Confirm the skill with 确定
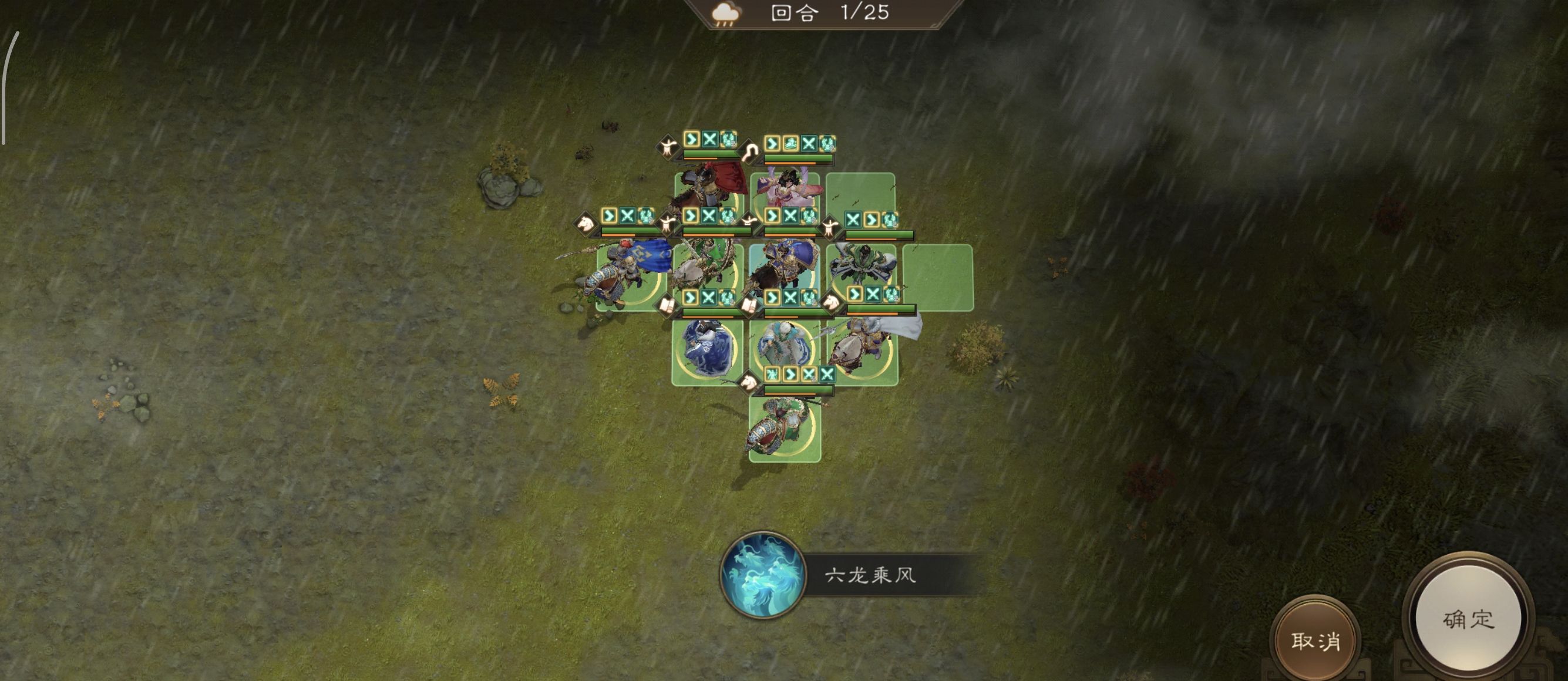 coord(1468,618)
